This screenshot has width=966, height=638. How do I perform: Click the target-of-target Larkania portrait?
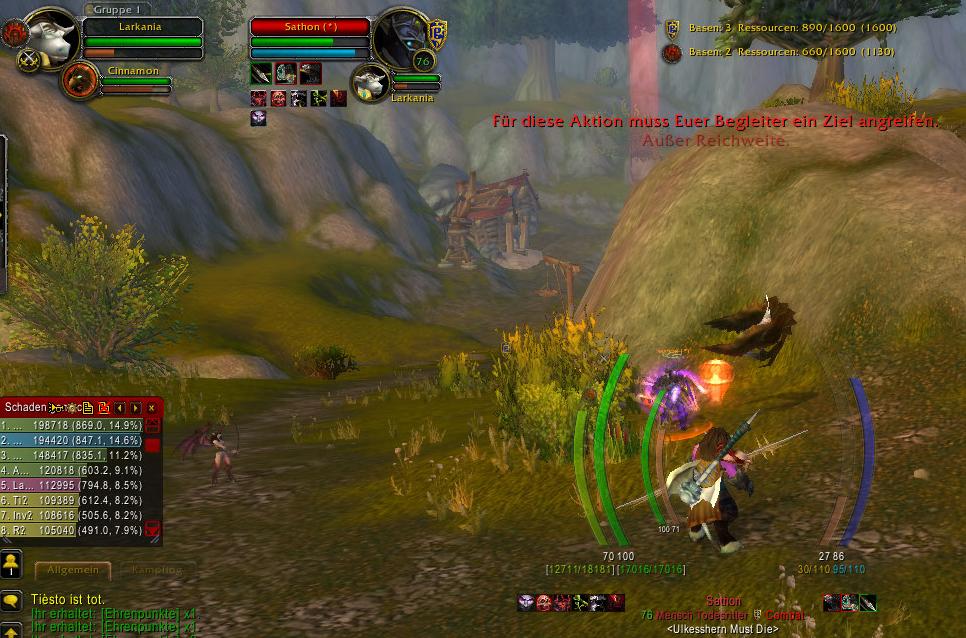point(371,82)
